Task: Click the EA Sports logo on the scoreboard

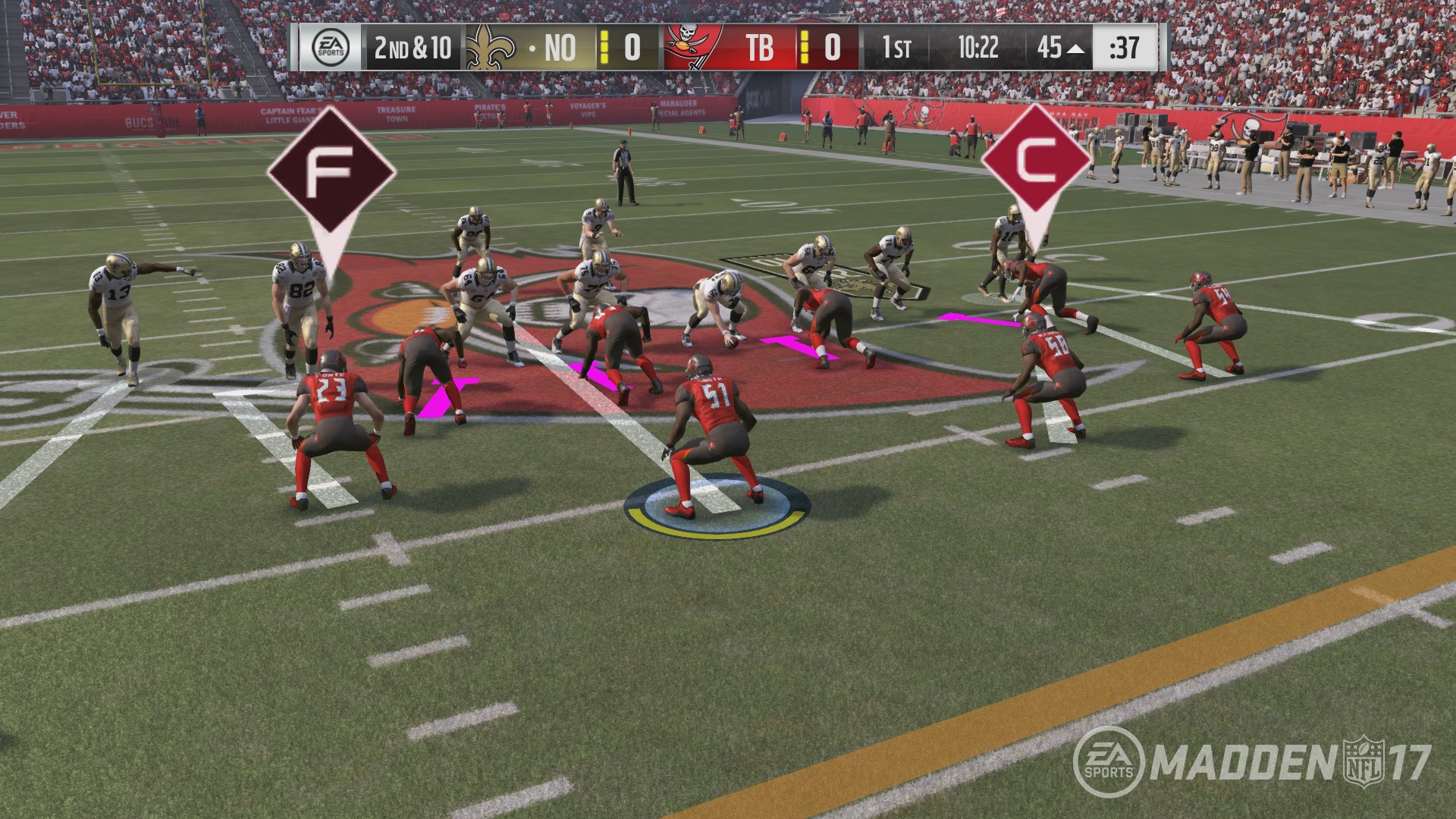Action: [331, 49]
